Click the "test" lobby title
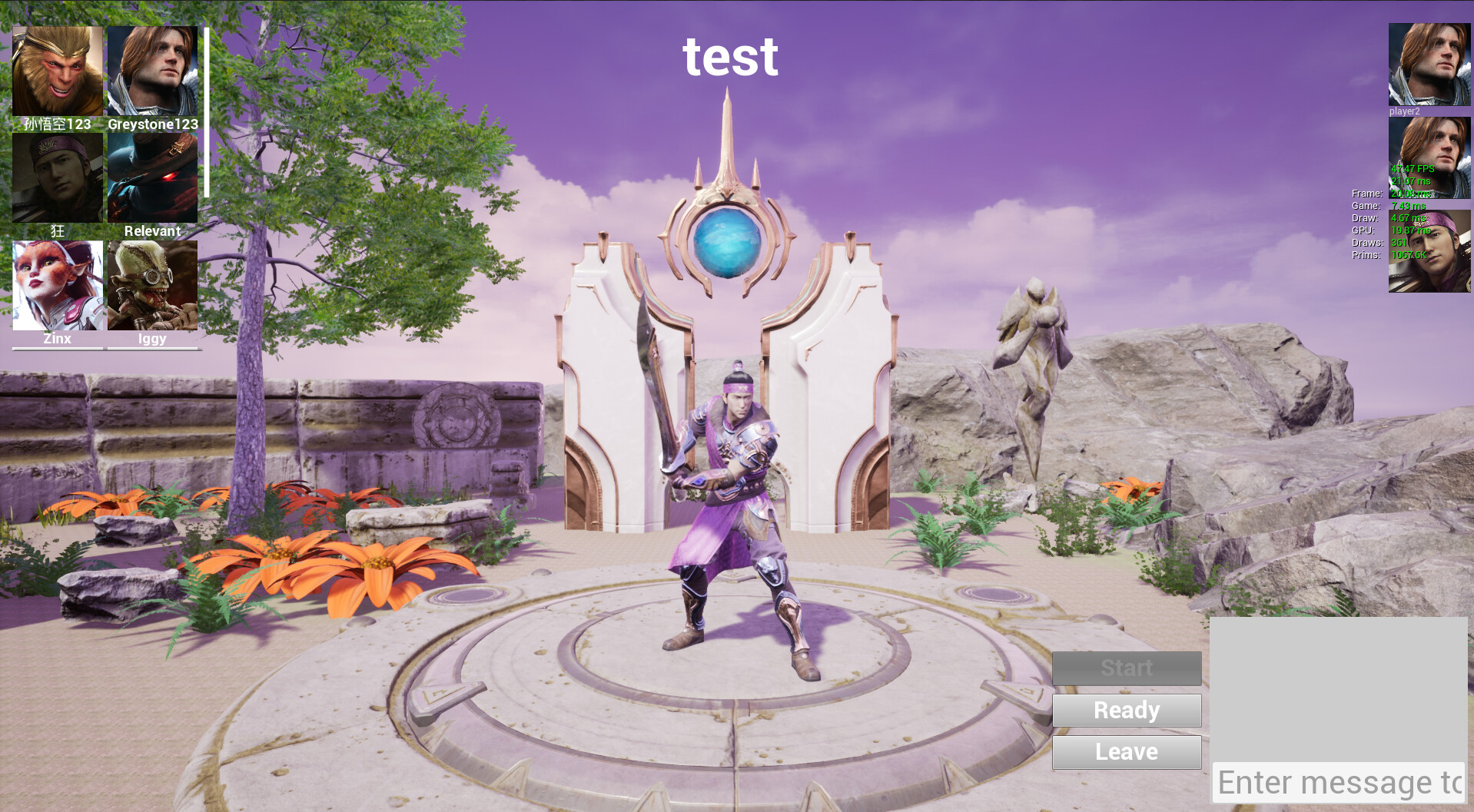This screenshot has width=1474, height=812. click(x=730, y=56)
